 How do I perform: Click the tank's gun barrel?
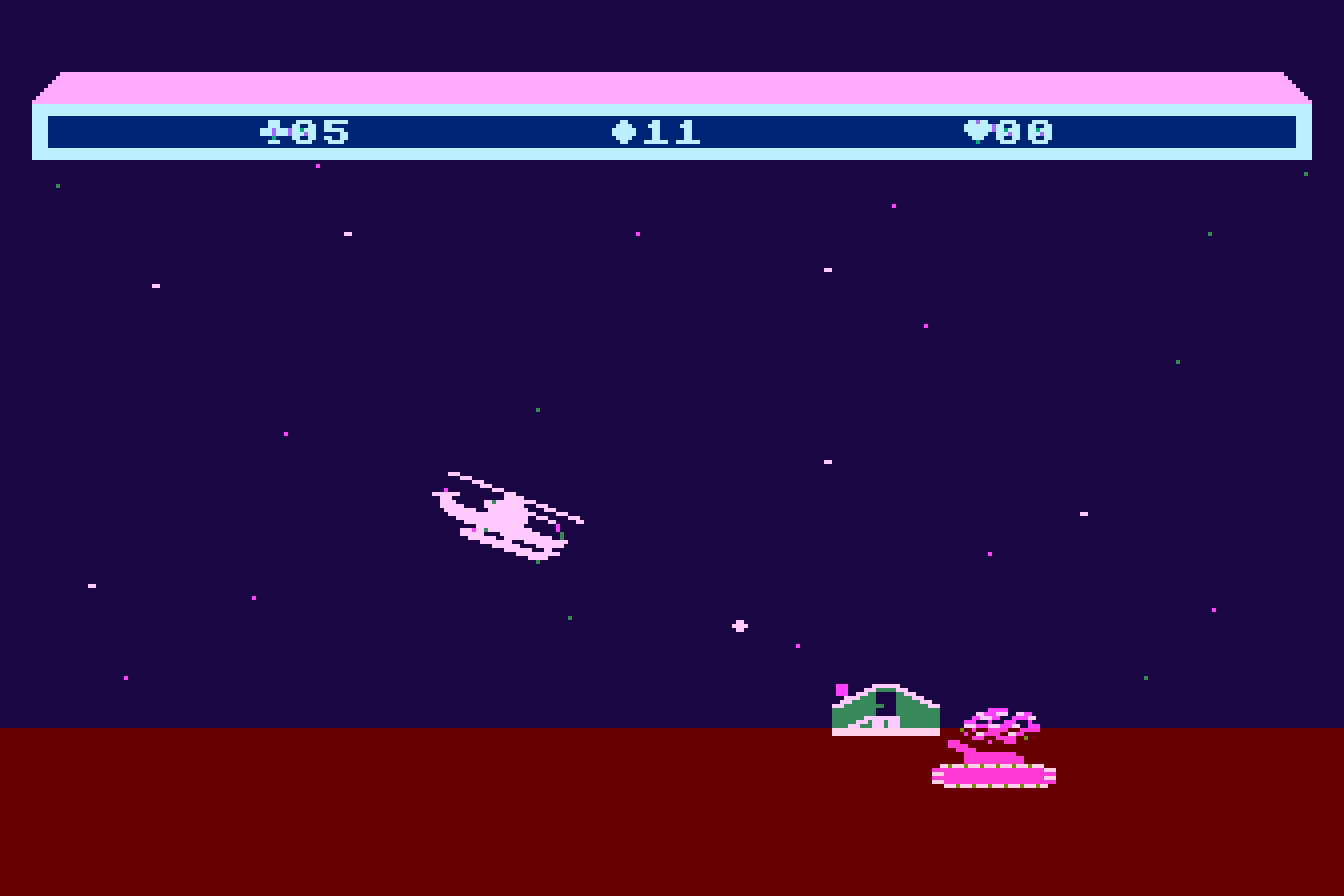[x=960, y=748]
